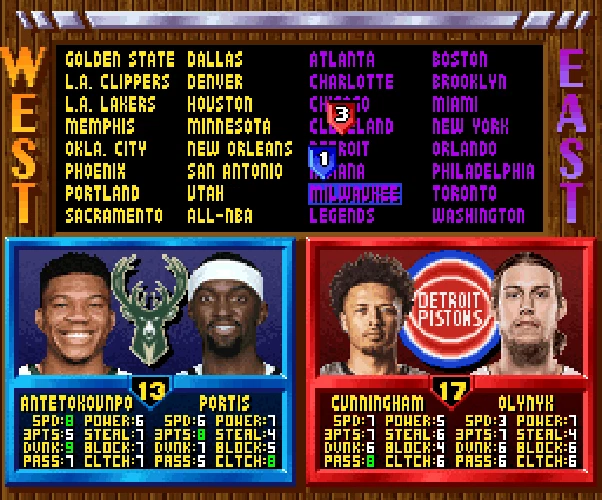This screenshot has height=500, width=602.
Task: Select the highlighted Milwaukee entry
Action: [x=355, y=193]
